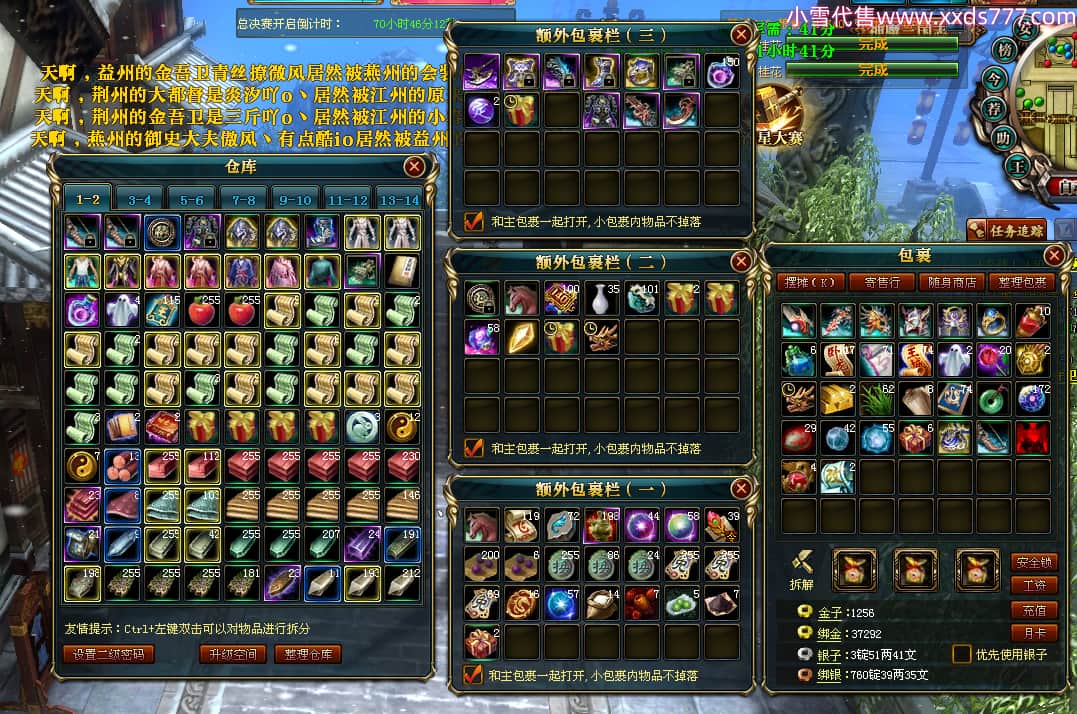Screen dimensions: 1077x714
Task: Close the 额外包裹栏（三） window
Action: tap(741, 35)
